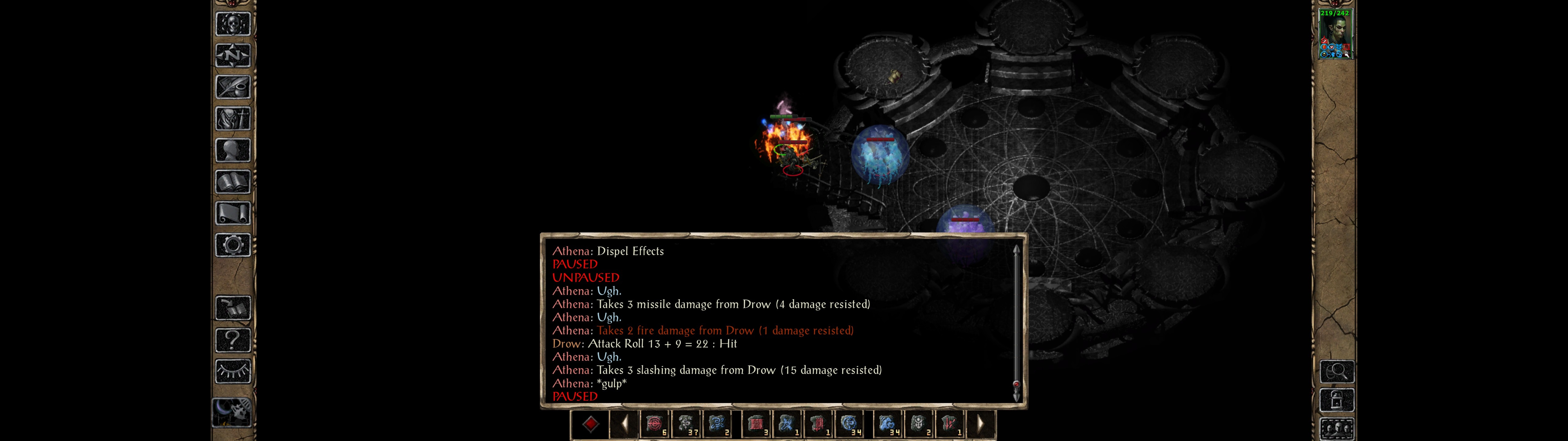Choose the red grid spell icon
The height and width of the screenshot is (441, 1568).
[x=757, y=424]
